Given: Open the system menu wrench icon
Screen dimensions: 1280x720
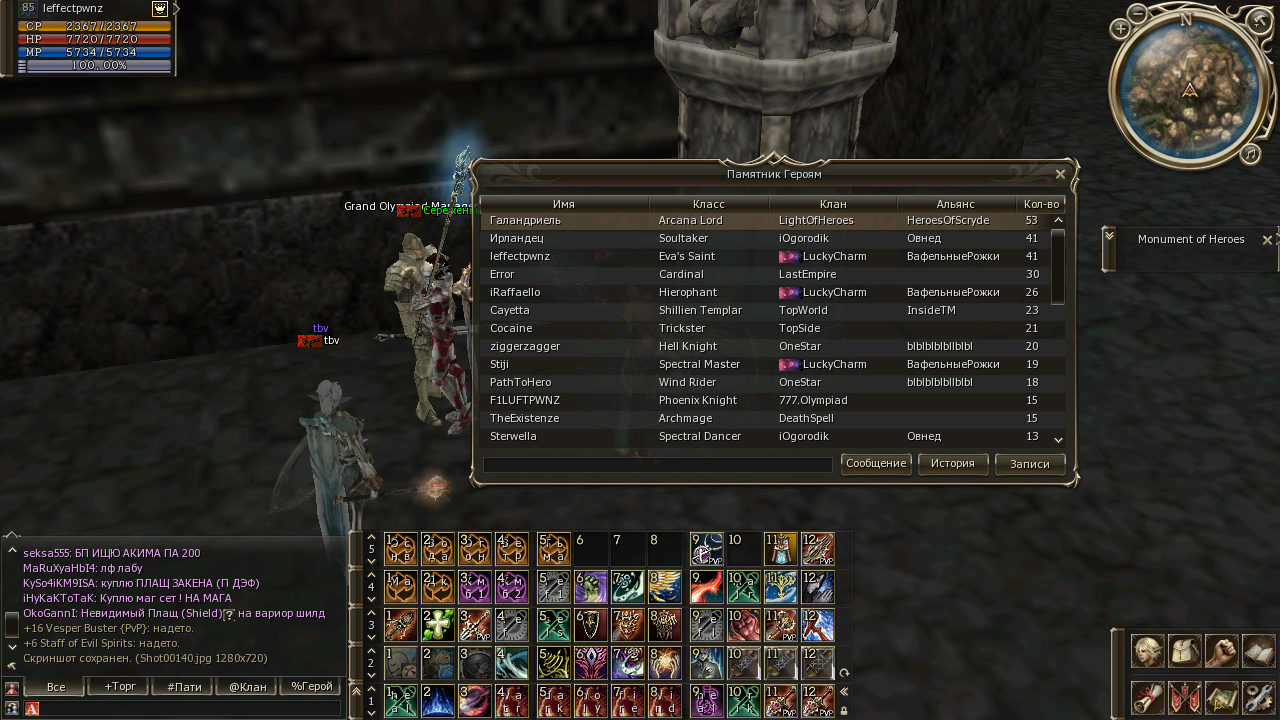Looking at the screenshot, I should 1259,697.
